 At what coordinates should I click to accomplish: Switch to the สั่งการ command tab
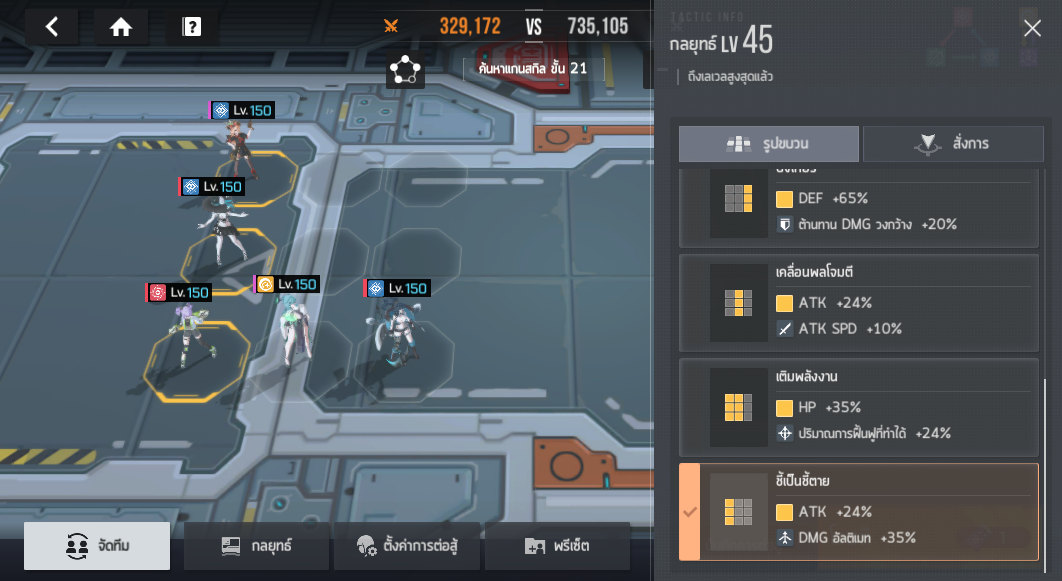click(x=951, y=144)
